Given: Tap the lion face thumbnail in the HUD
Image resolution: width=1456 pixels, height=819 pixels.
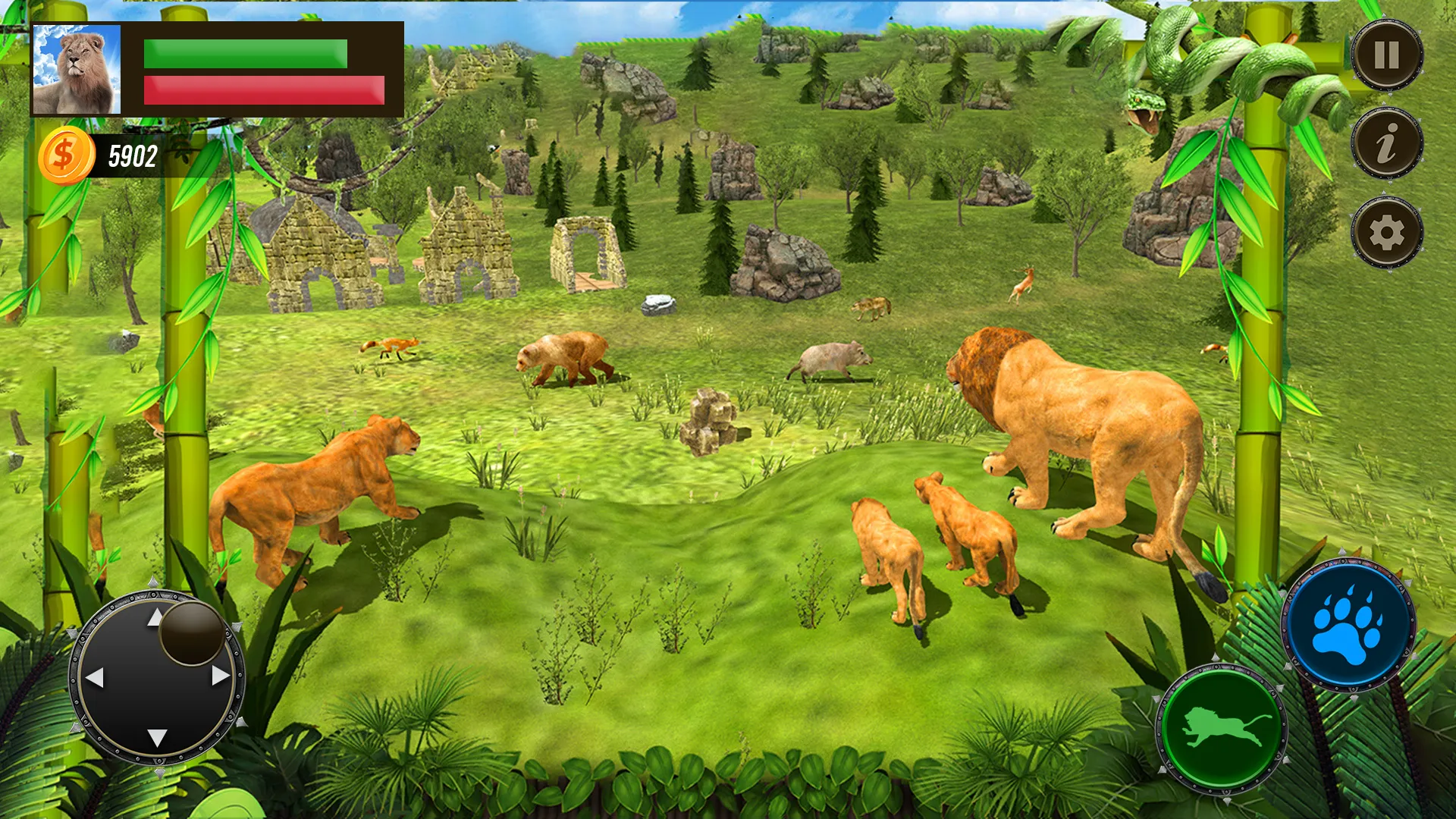Looking at the screenshot, I should [76, 68].
